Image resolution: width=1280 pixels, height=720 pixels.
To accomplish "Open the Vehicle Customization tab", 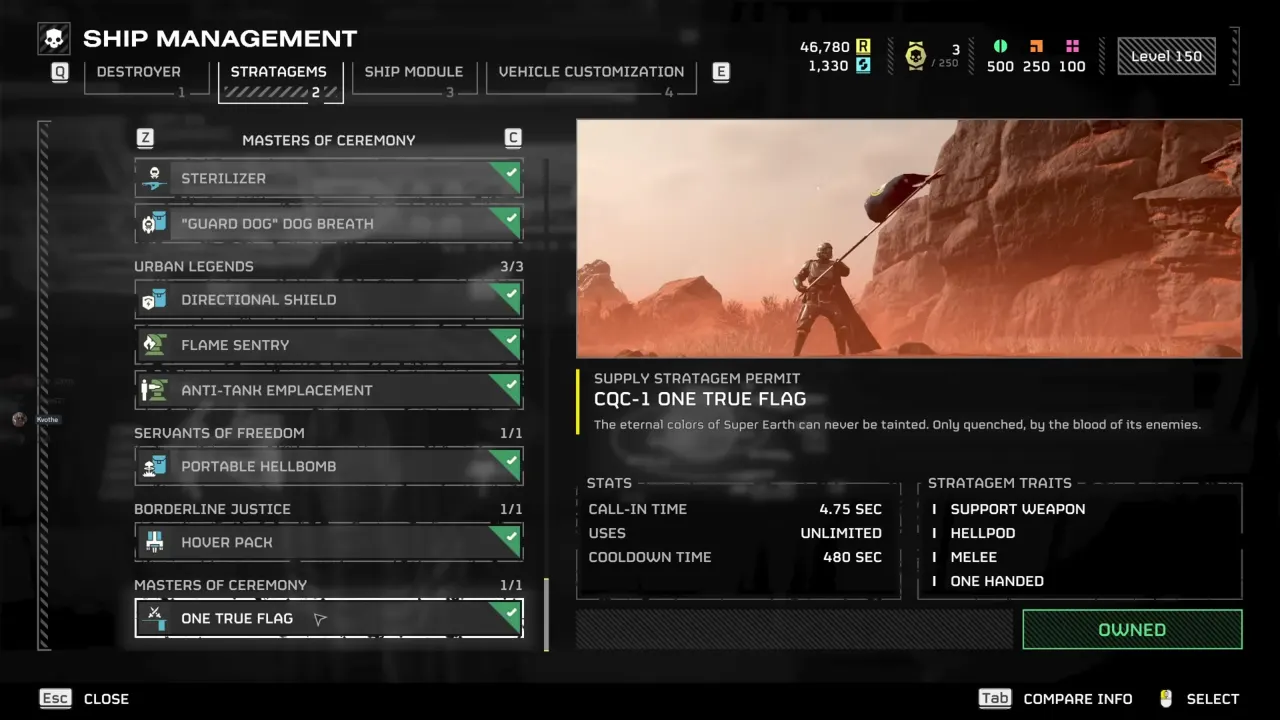I will click(591, 71).
